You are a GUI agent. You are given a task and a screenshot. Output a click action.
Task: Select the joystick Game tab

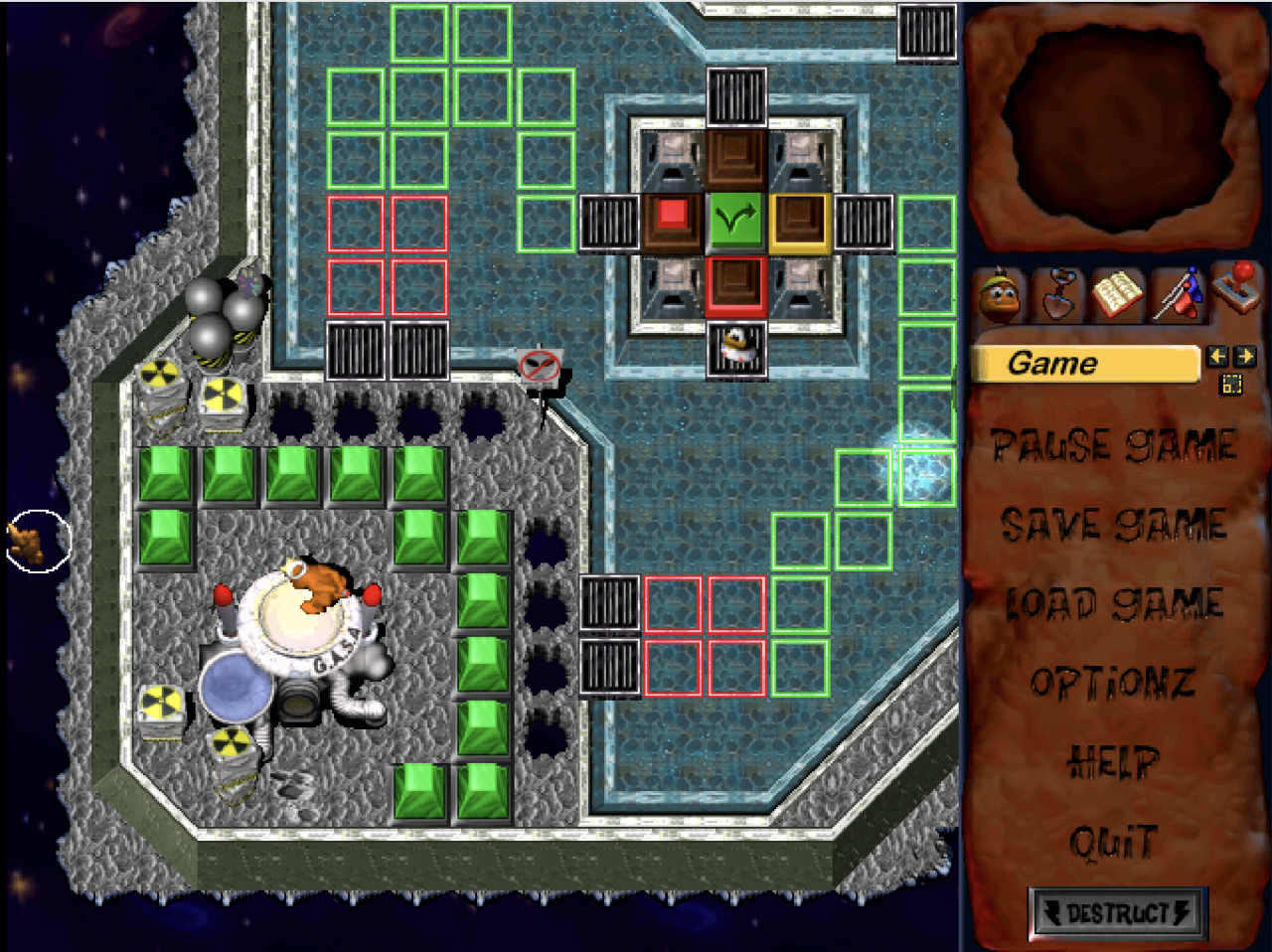point(1237,290)
